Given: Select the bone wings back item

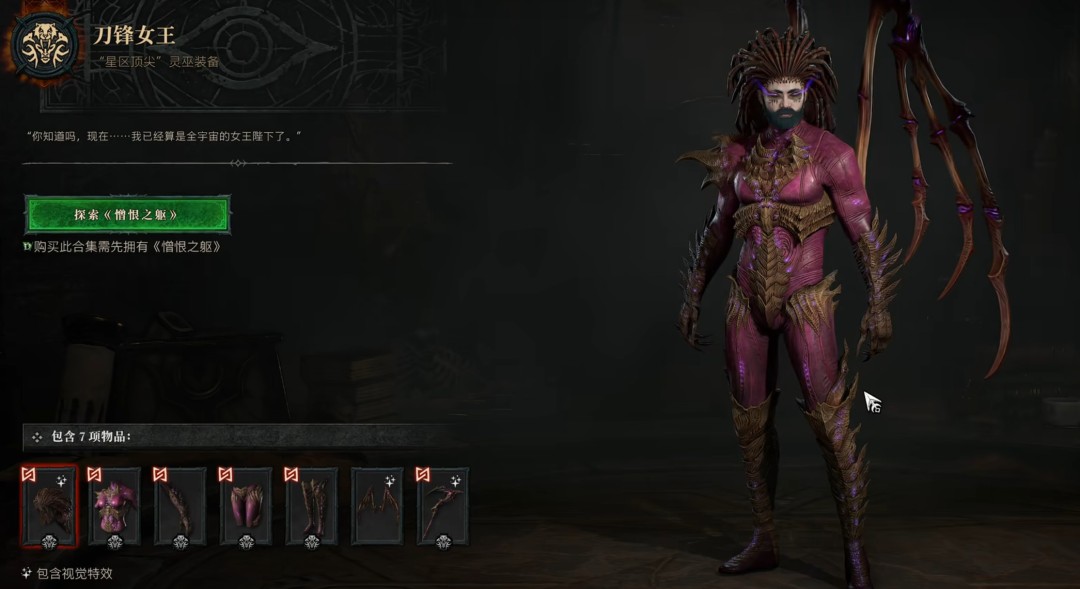Looking at the screenshot, I should pyautogui.click(x=377, y=506).
